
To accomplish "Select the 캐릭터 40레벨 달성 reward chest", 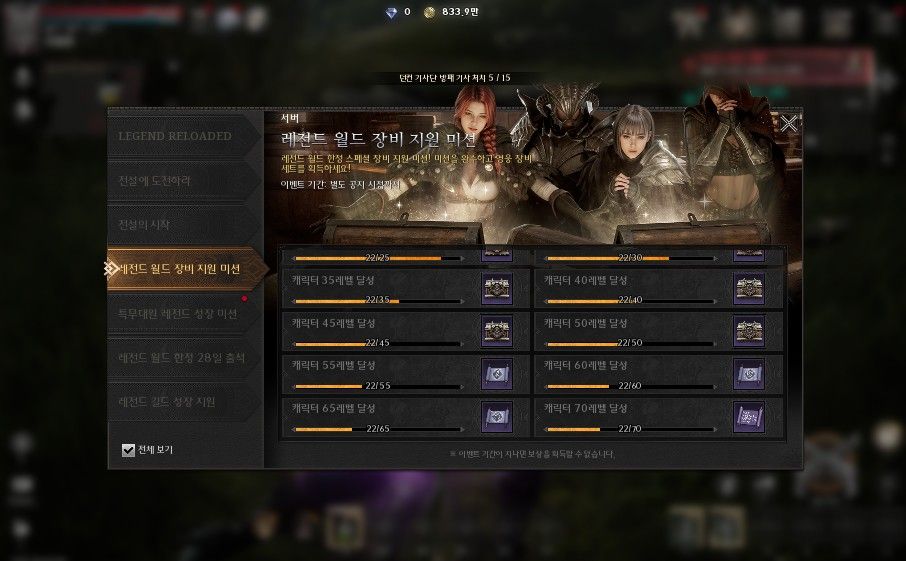I will point(749,288).
